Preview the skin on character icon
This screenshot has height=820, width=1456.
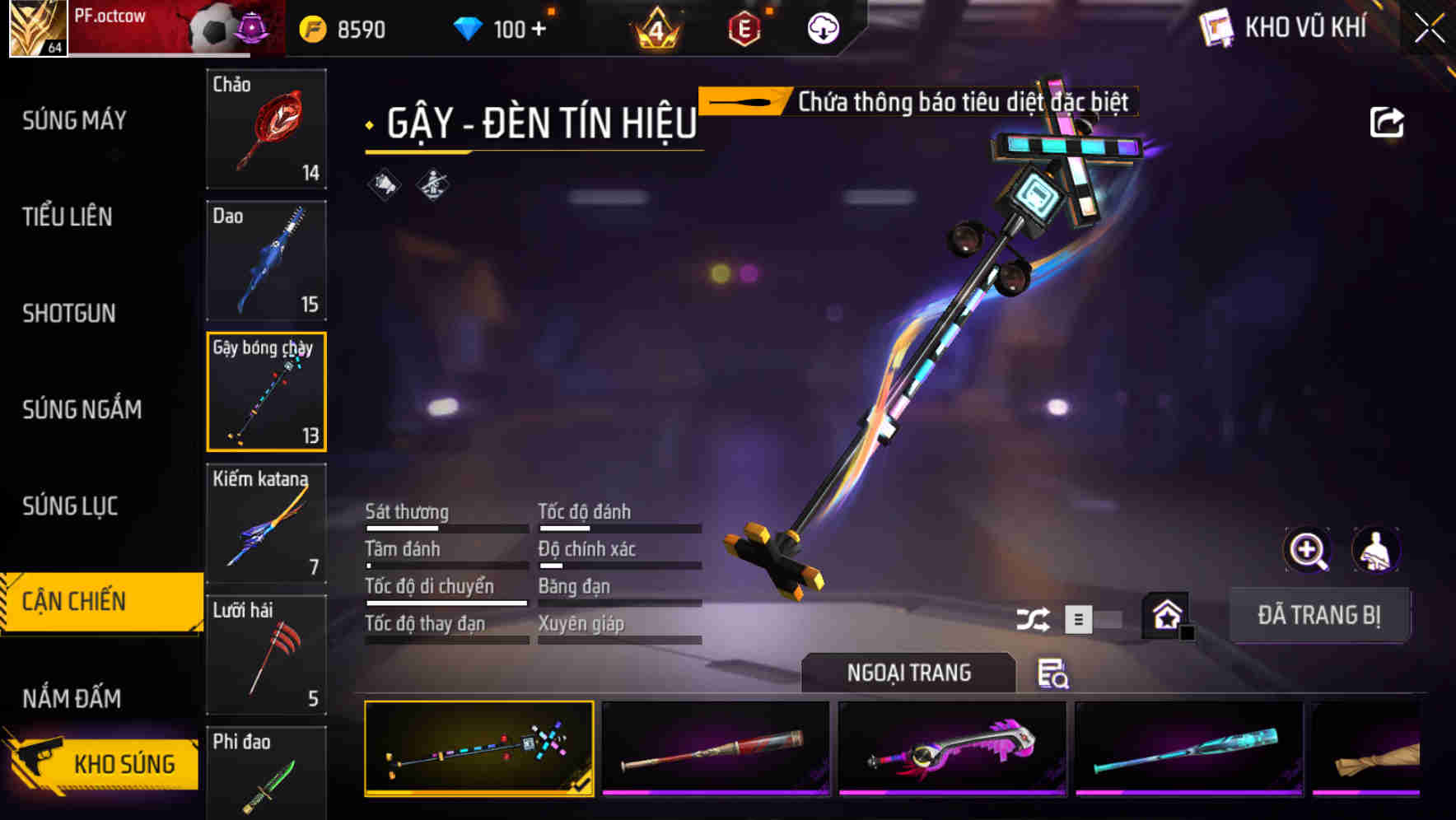1375,550
